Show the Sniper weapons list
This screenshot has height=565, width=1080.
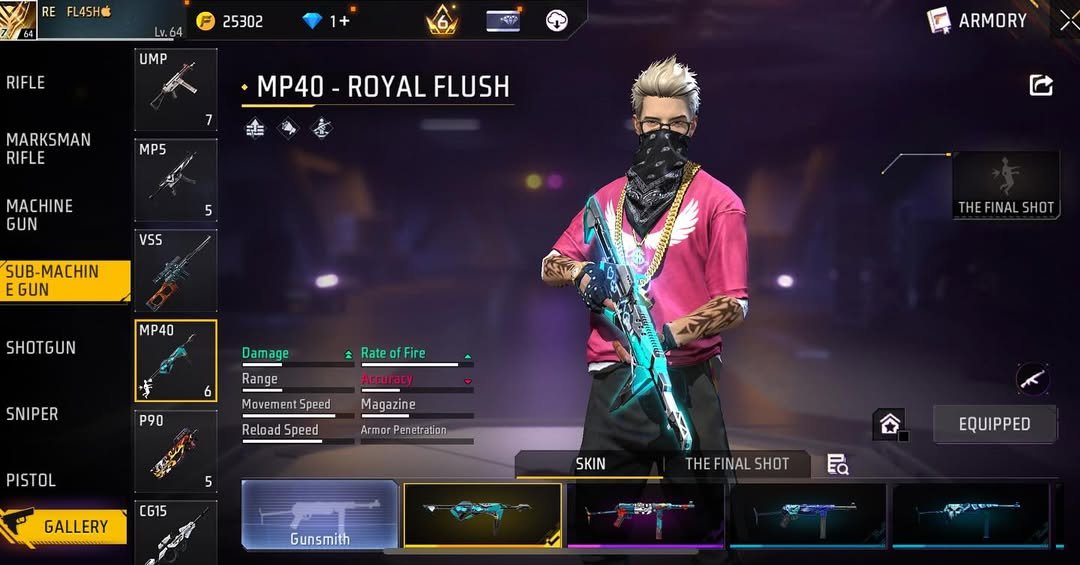[x=32, y=413]
